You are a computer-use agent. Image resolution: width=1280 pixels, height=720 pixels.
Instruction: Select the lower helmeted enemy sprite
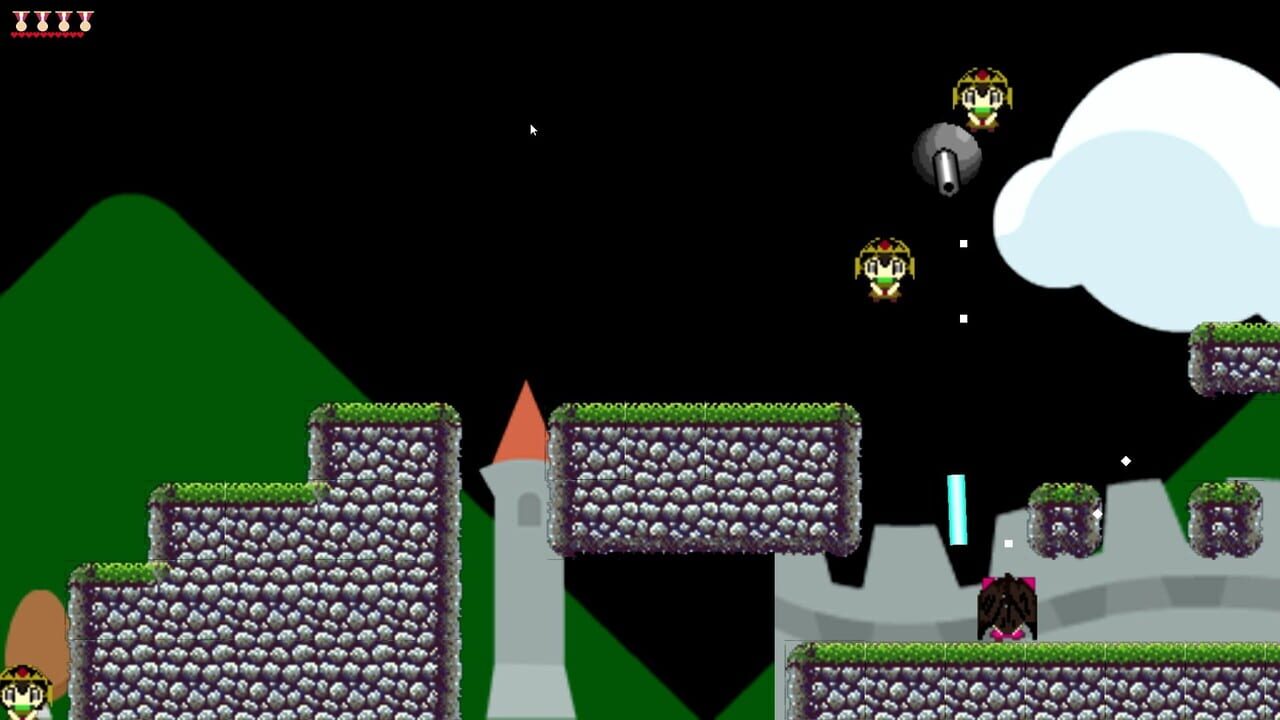885,268
